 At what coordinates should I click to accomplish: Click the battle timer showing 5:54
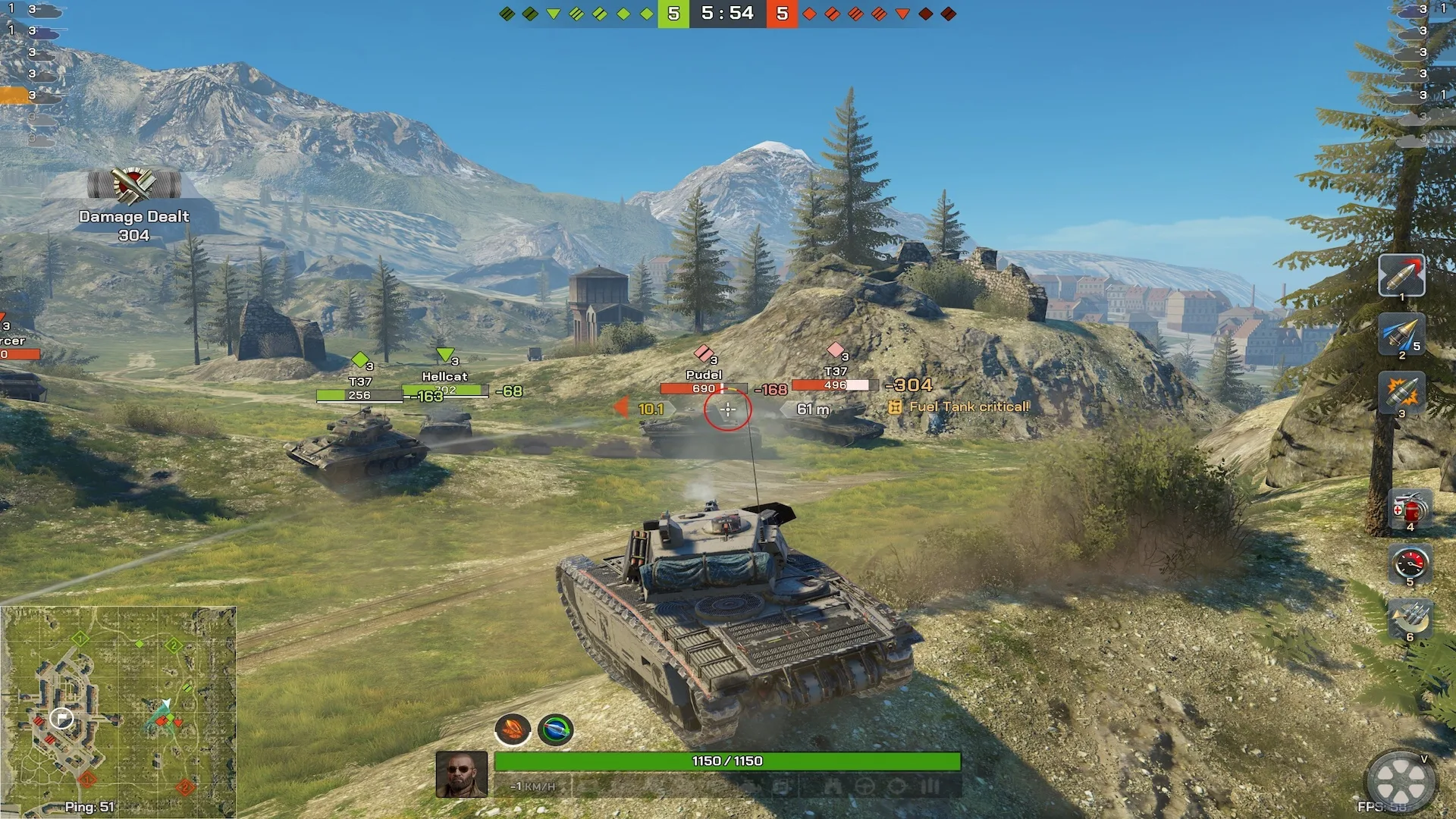(727, 13)
